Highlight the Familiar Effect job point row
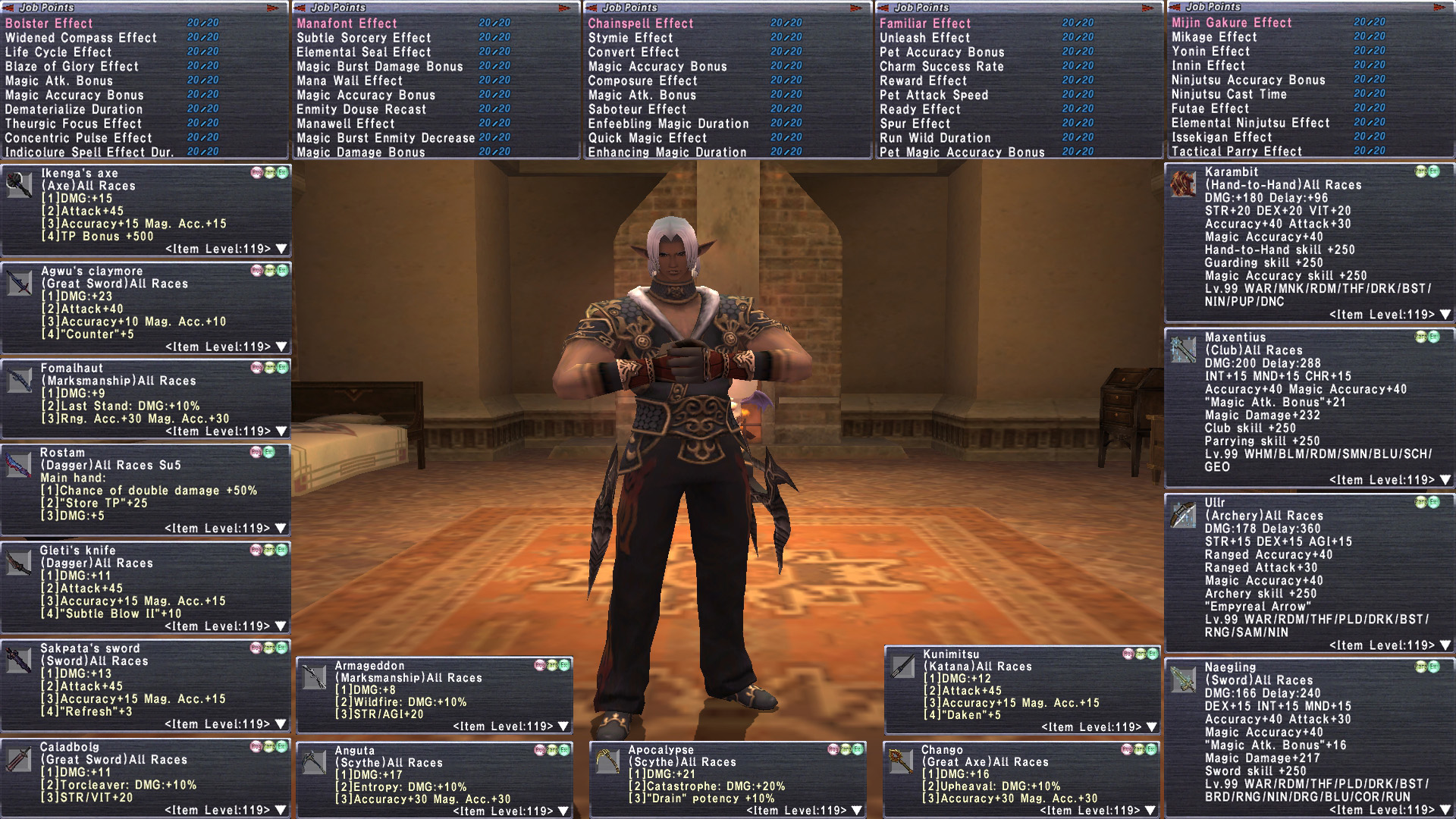 pyautogui.click(x=925, y=24)
